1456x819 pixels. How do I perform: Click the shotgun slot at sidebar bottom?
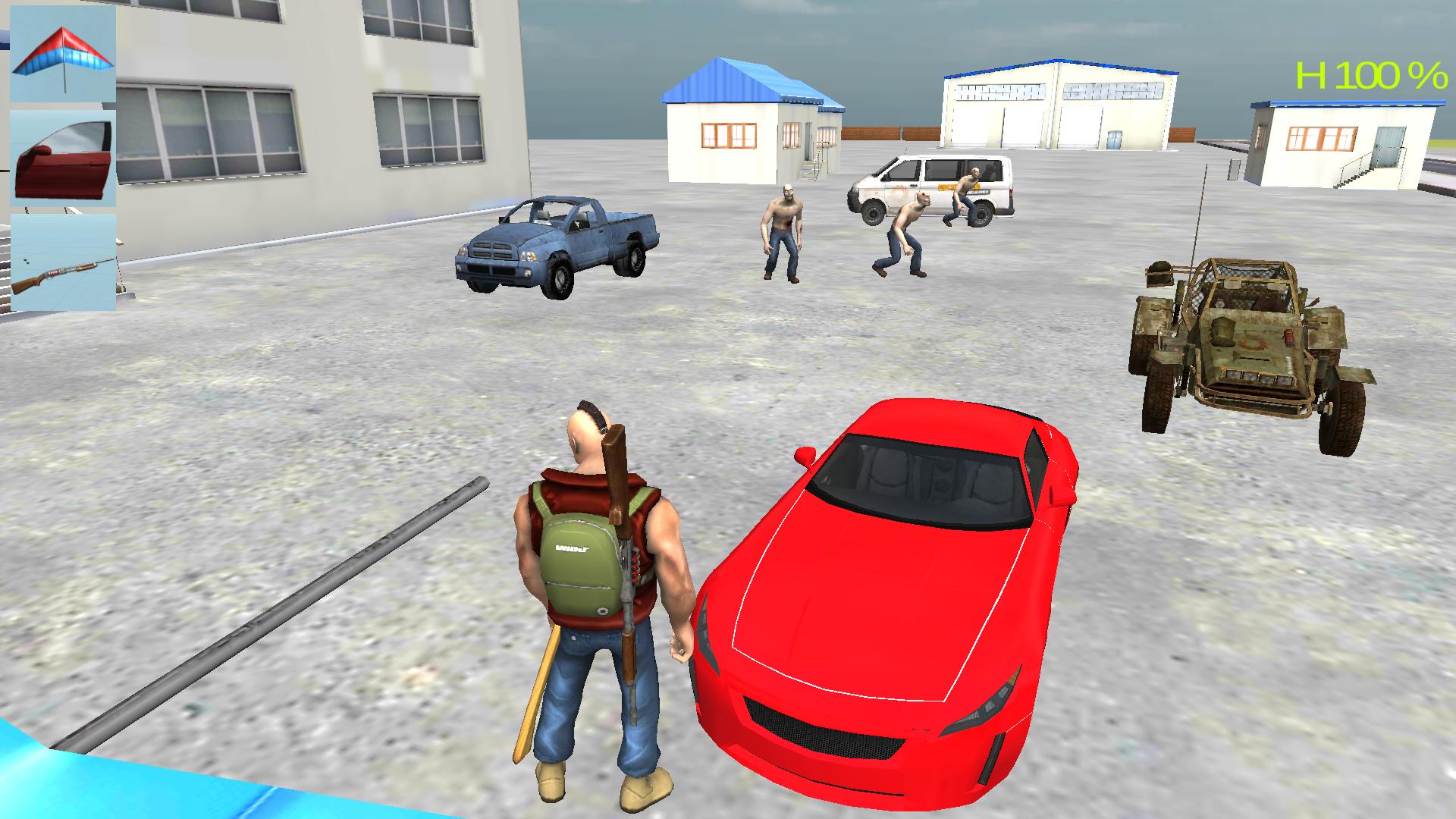click(62, 262)
